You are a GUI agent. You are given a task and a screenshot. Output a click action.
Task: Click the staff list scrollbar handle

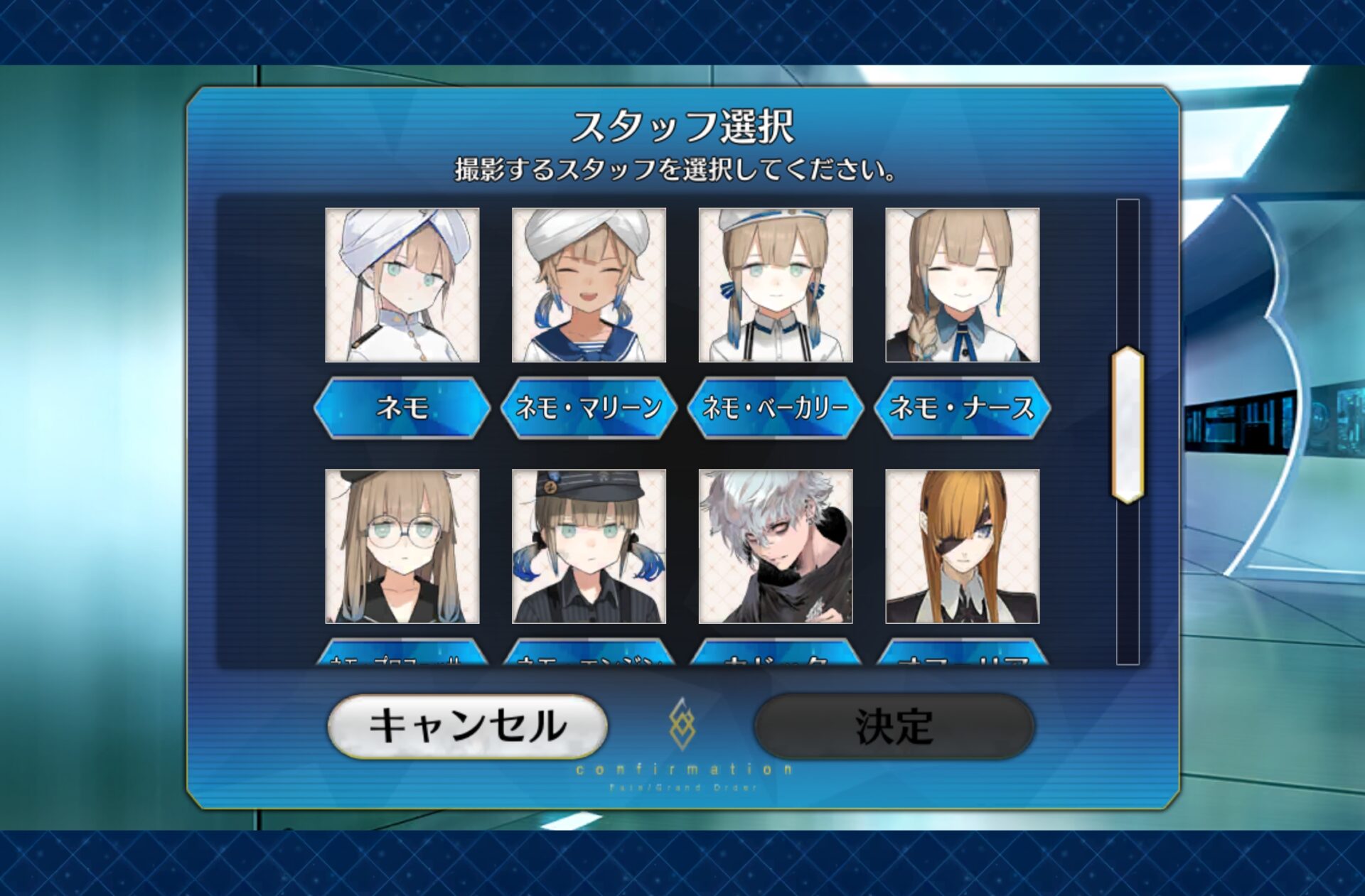(x=1128, y=425)
